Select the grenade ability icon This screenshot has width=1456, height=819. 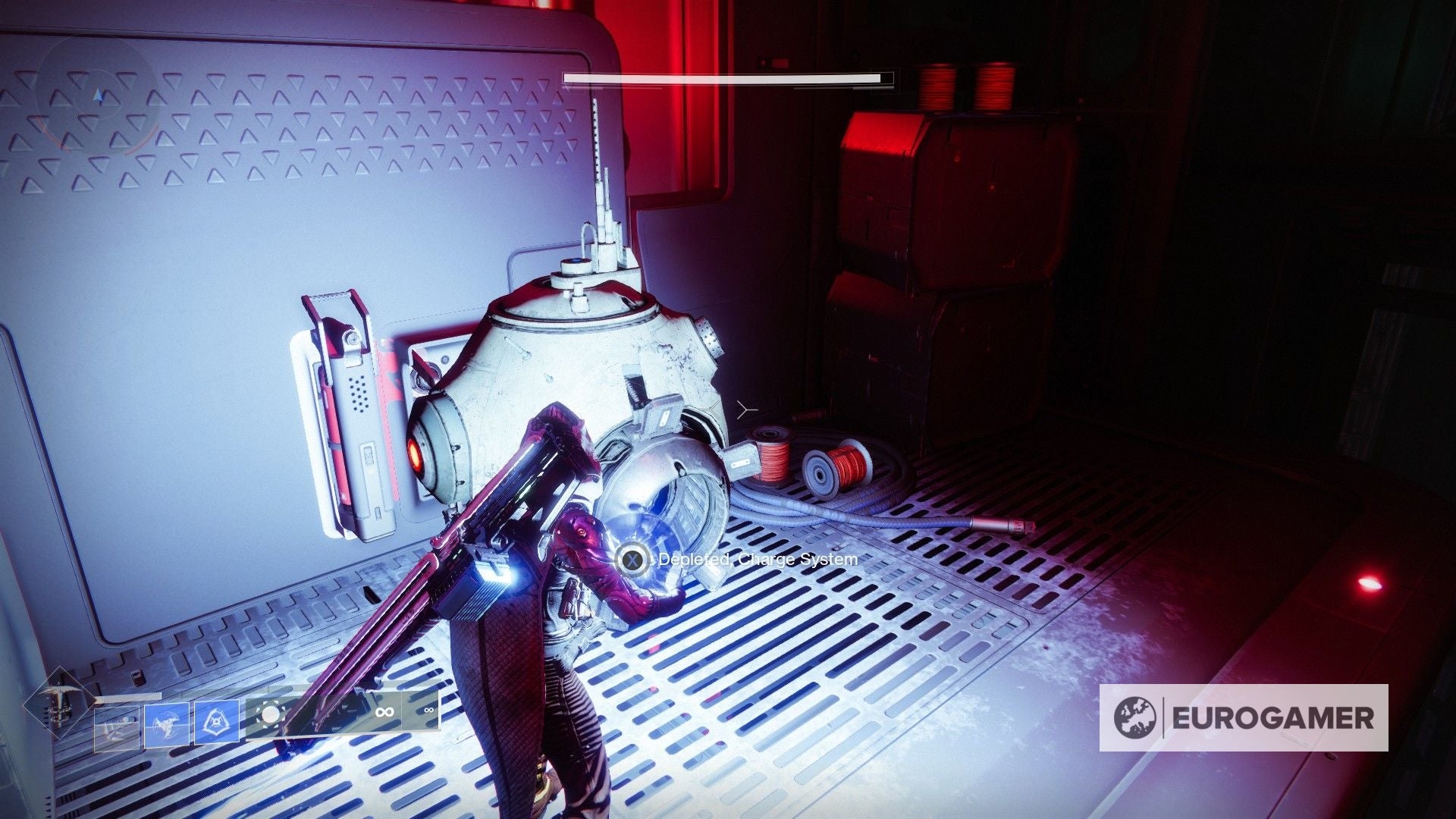point(217,721)
